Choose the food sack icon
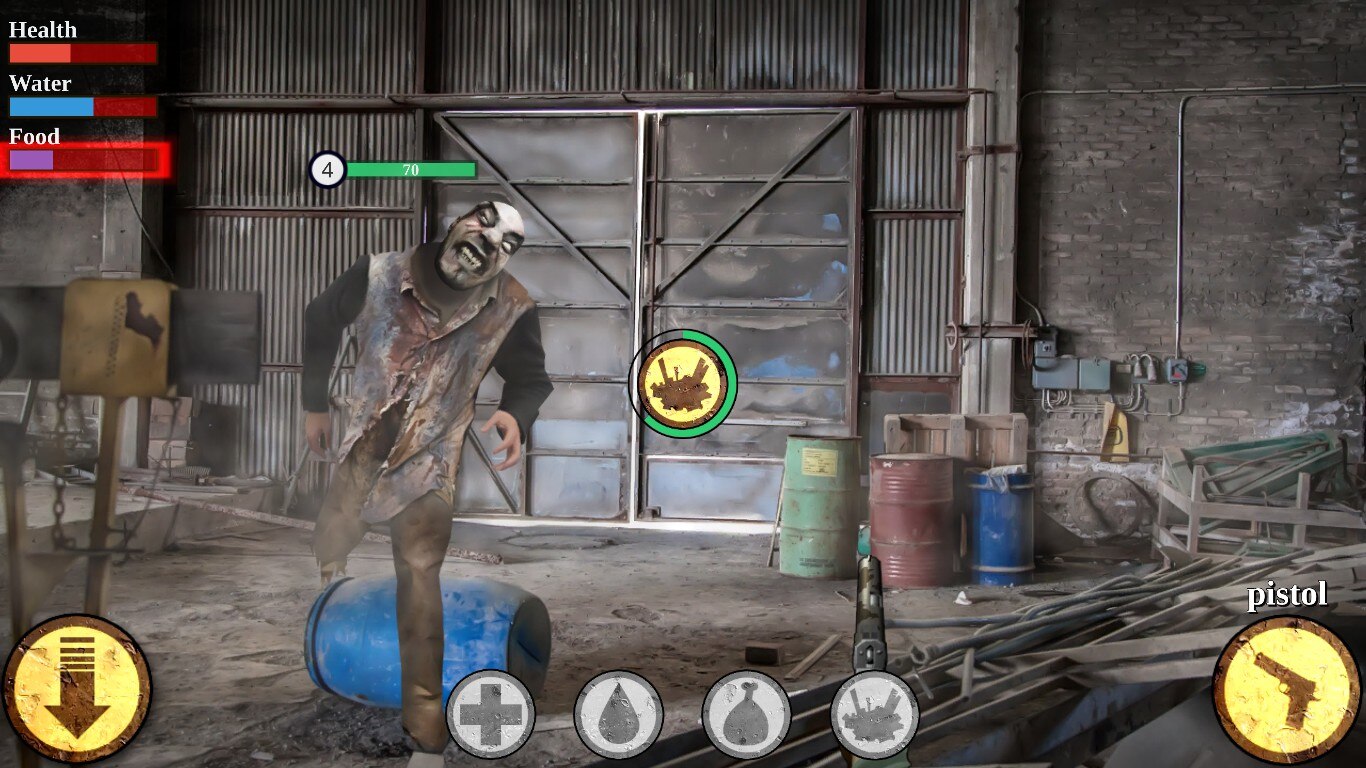Viewport: 1366px width, 768px height. [x=746, y=714]
